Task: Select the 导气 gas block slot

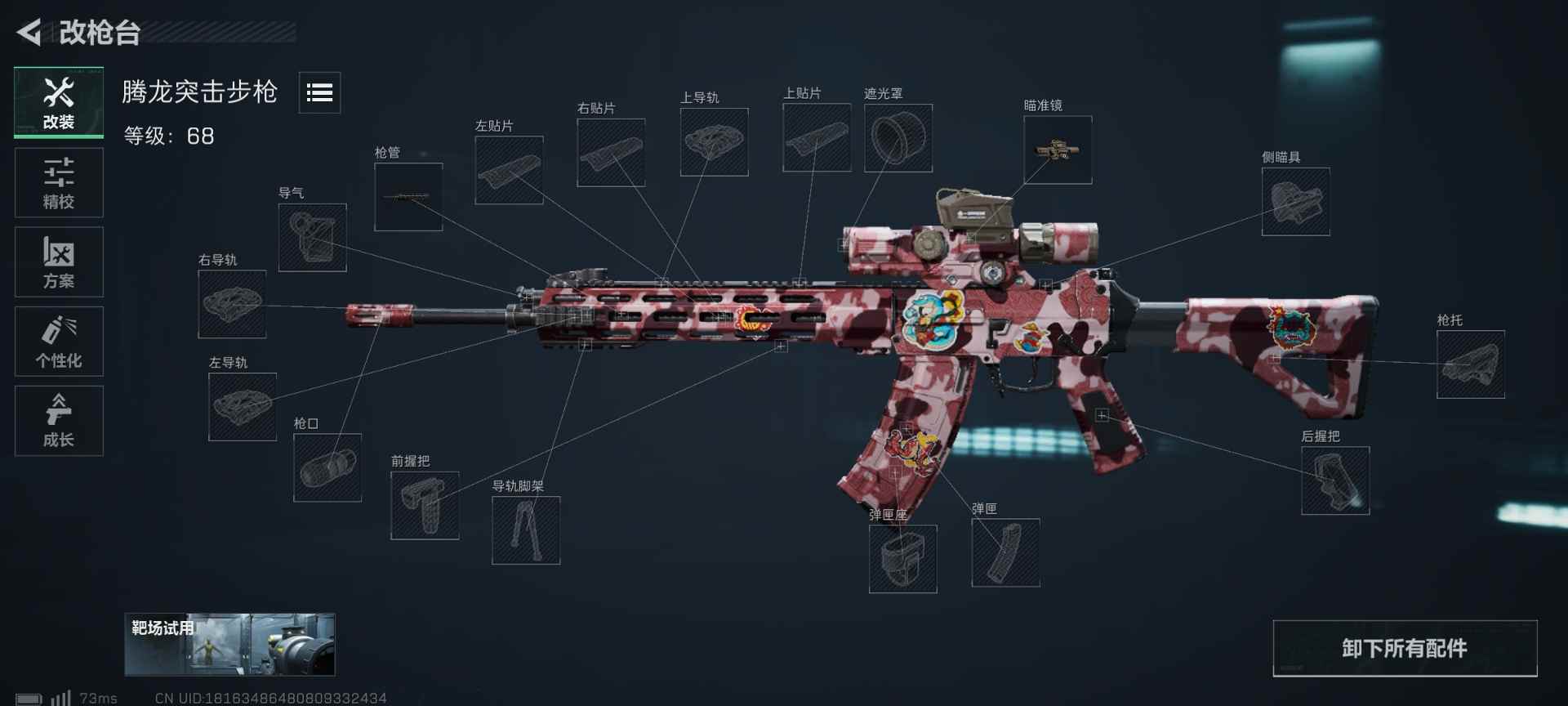Action: pyautogui.click(x=312, y=238)
